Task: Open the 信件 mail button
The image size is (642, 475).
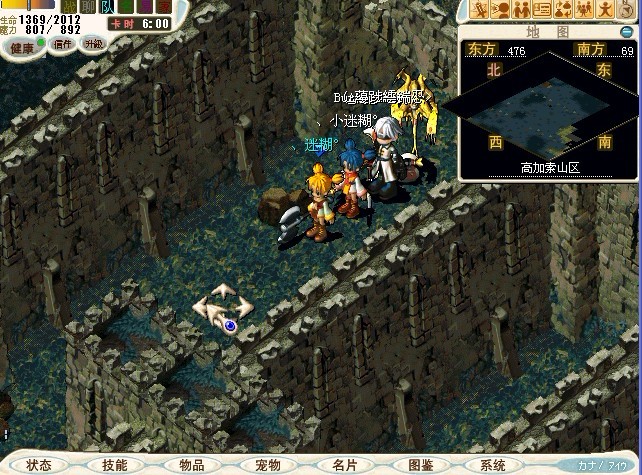Action: [x=63, y=45]
